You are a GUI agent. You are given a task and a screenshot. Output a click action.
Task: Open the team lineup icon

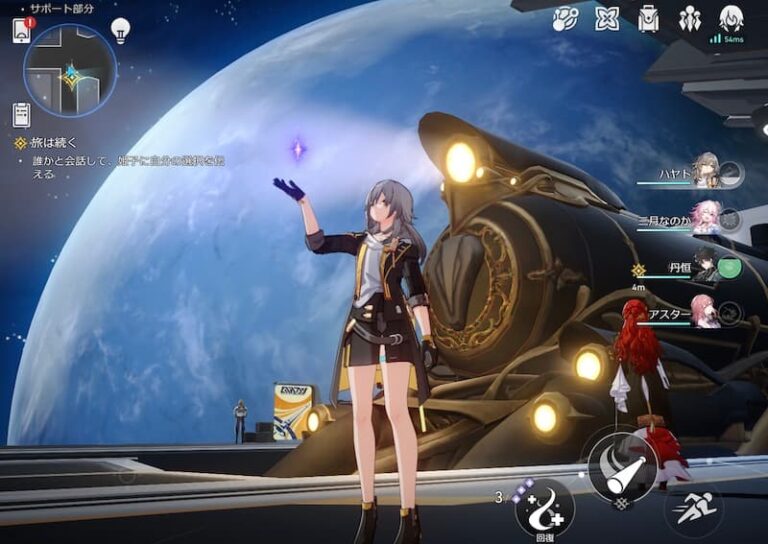(x=689, y=19)
